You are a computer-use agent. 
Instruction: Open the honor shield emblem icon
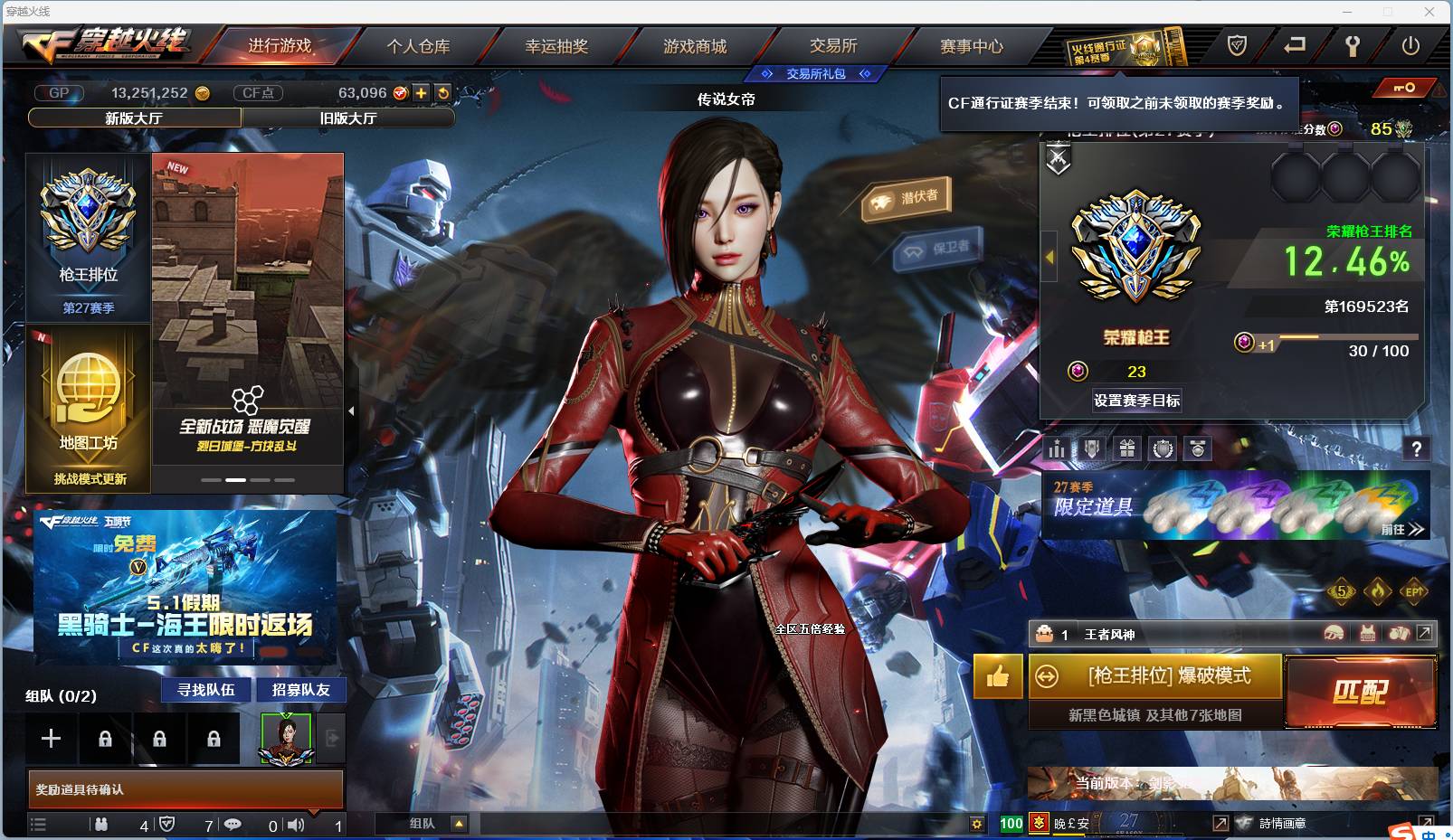(1161, 448)
